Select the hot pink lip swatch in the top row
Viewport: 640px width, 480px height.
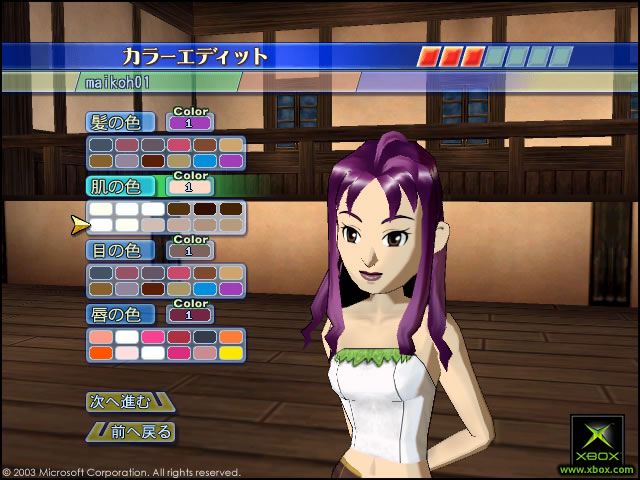(x=152, y=337)
